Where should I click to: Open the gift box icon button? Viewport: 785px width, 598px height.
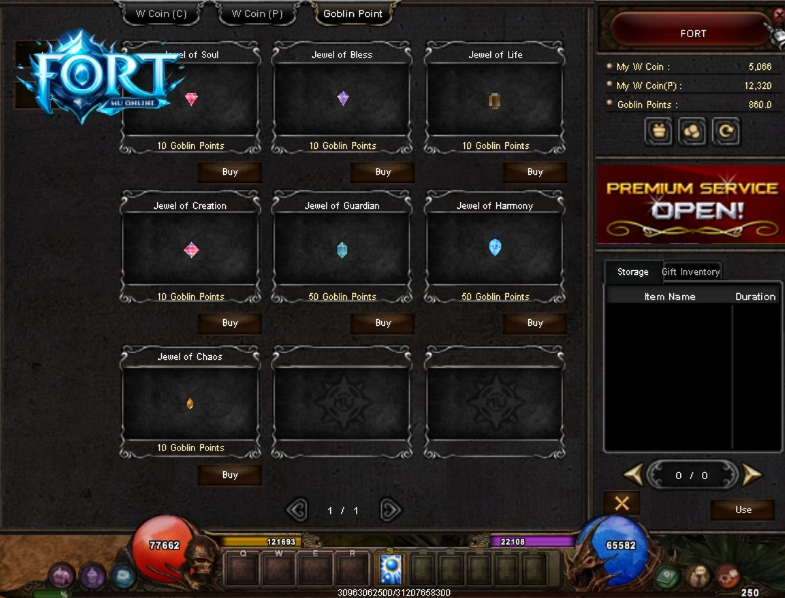[x=659, y=131]
